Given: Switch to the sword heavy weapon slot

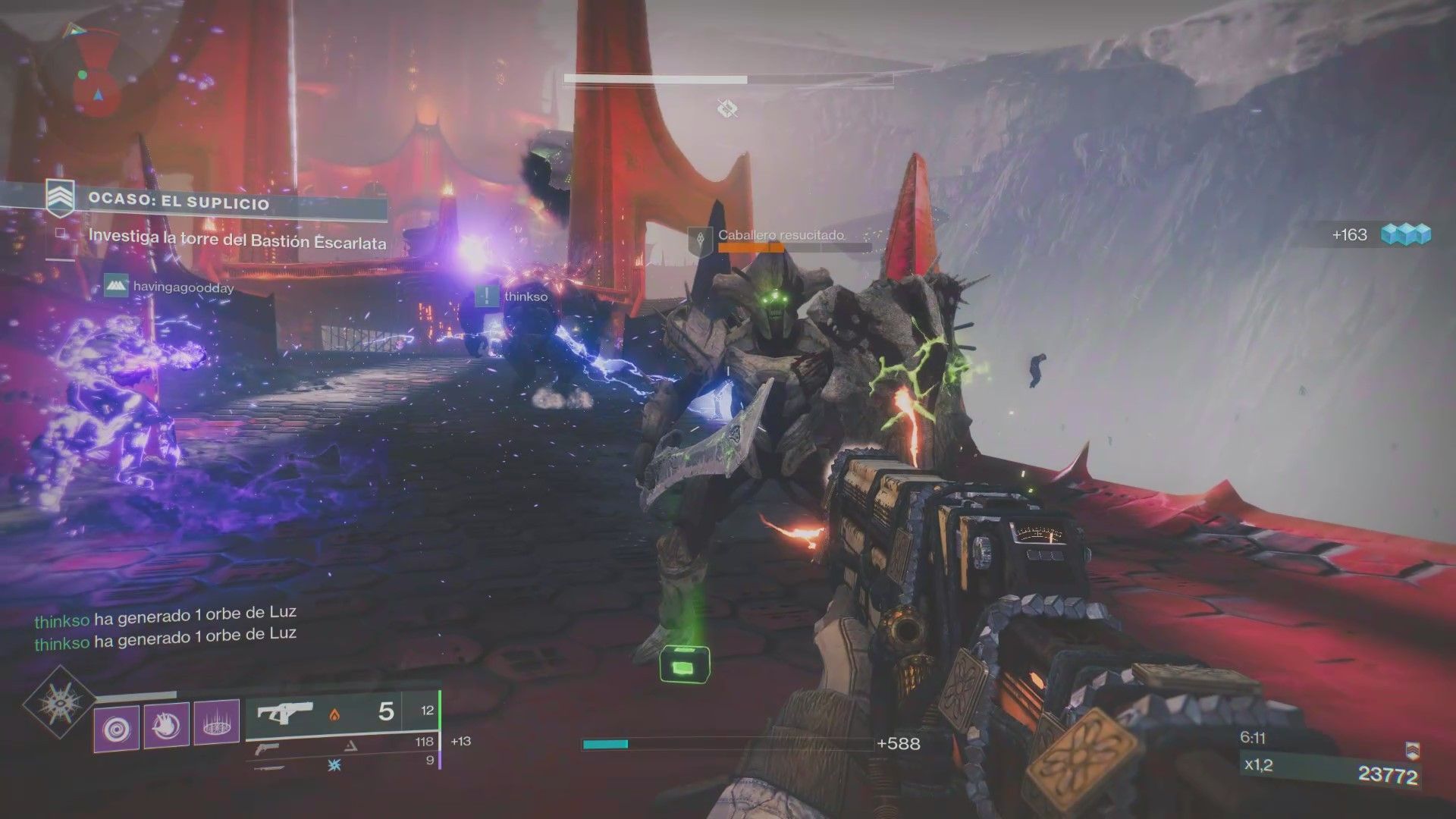Looking at the screenshot, I should [275, 766].
